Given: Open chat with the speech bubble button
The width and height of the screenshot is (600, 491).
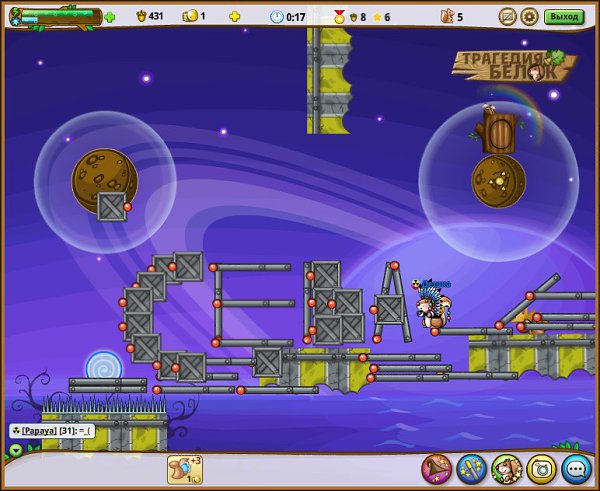Looking at the screenshot, I should tap(576, 467).
